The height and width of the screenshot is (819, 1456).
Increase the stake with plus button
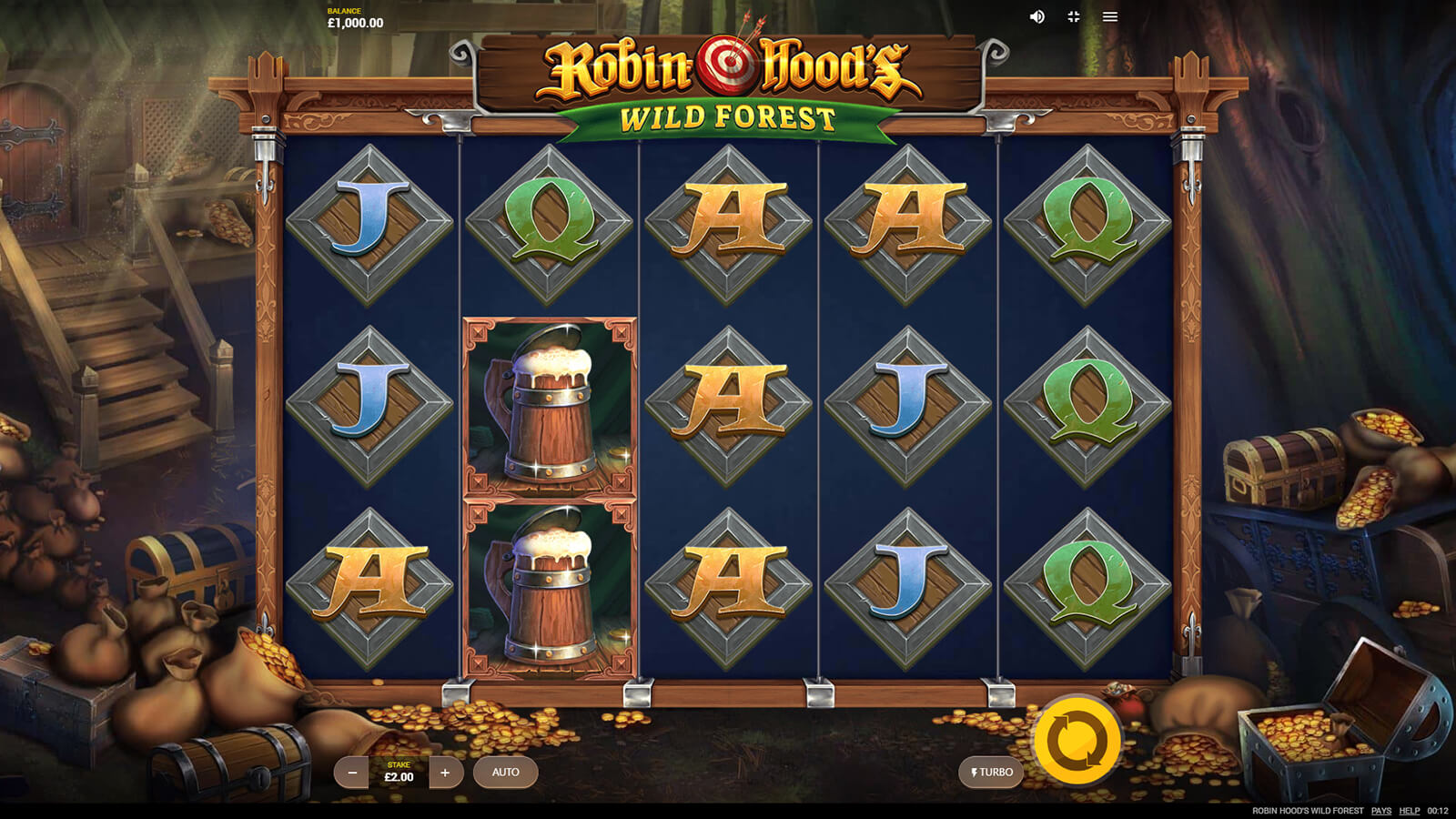[x=445, y=773]
